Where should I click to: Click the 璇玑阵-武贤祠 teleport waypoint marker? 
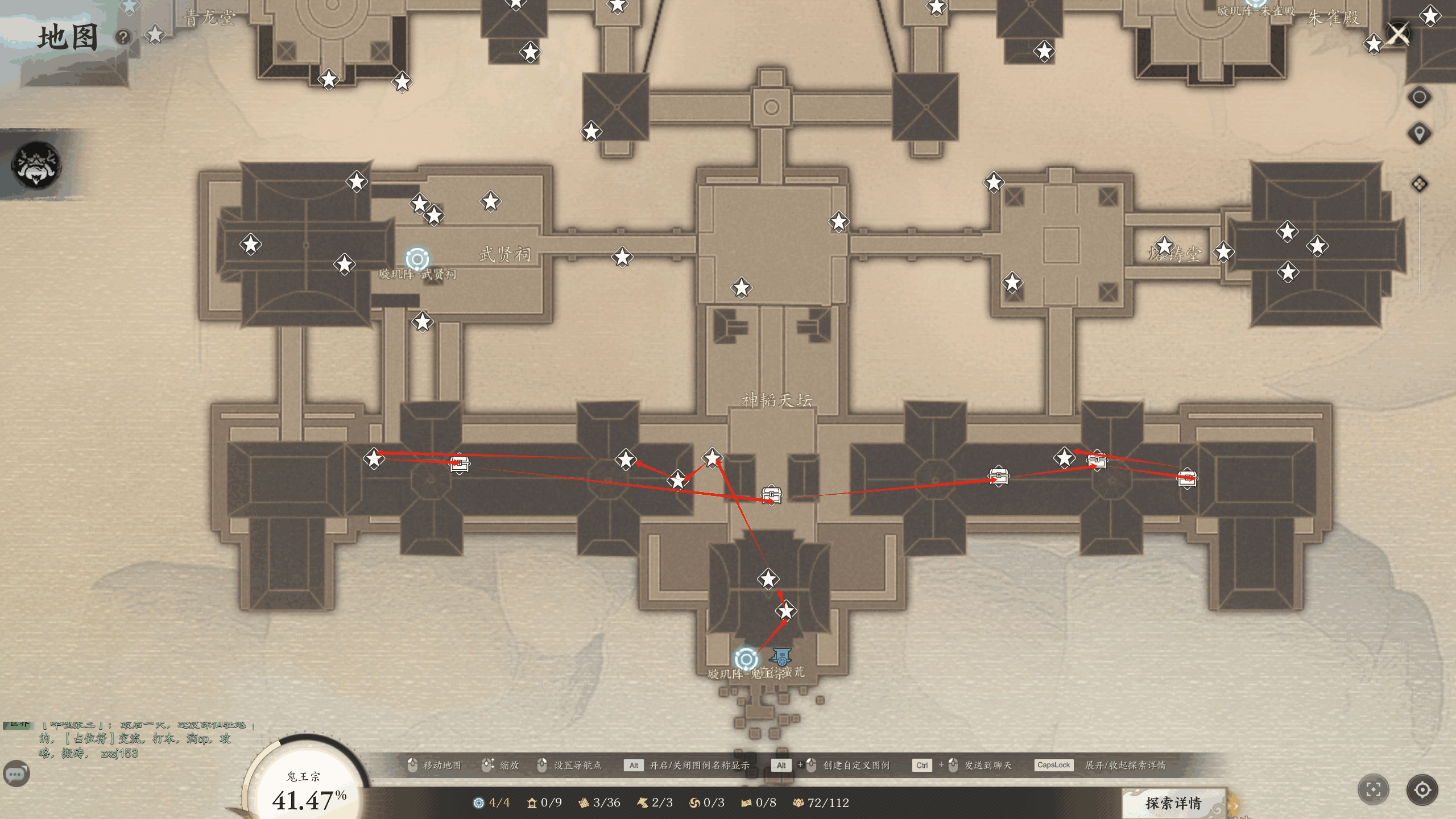[417, 259]
